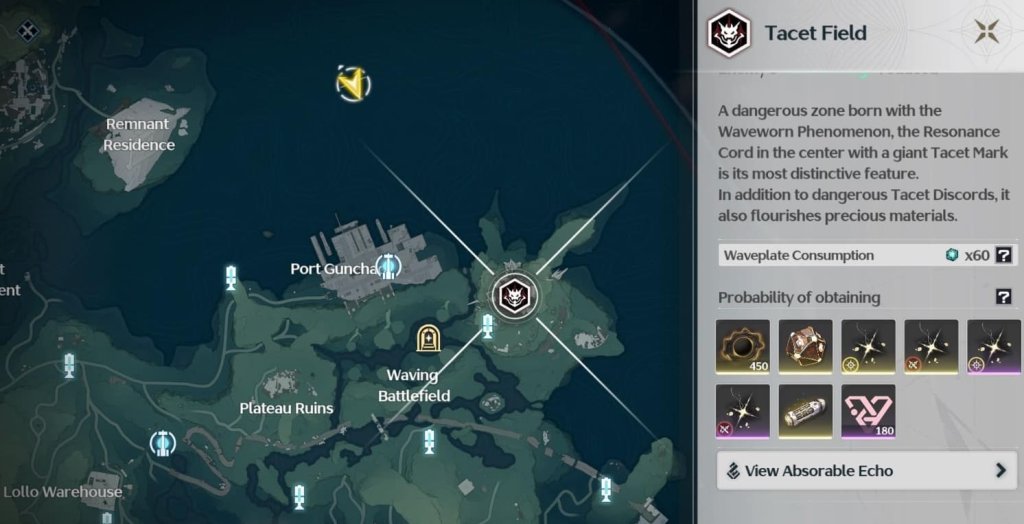1024x524 pixels.
Task: Inspect the pink emblem reward showing 180
Action: pyautogui.click(x=868, y=411)
